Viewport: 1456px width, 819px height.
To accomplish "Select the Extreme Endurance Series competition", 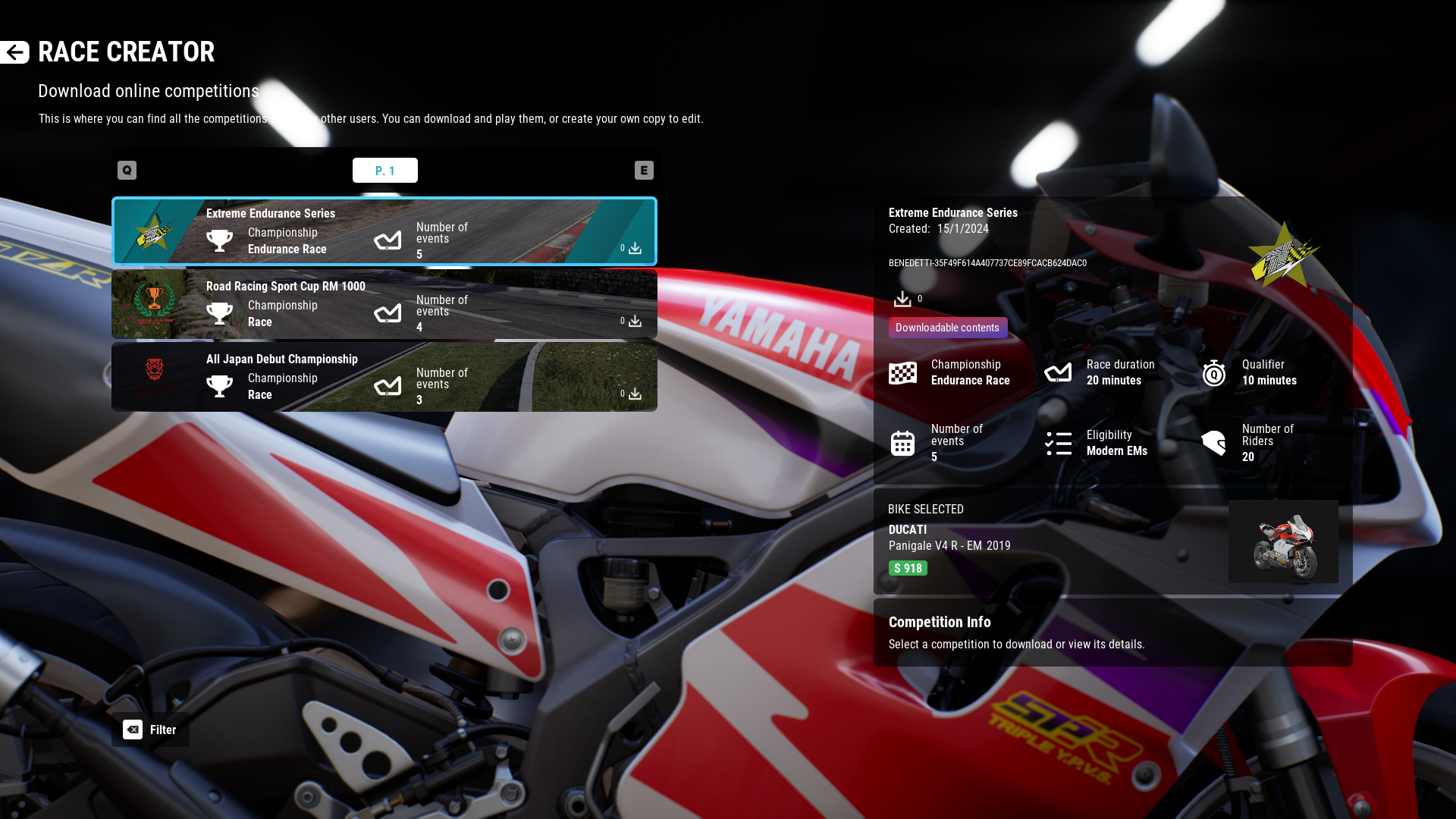I will tap(384, 231).
